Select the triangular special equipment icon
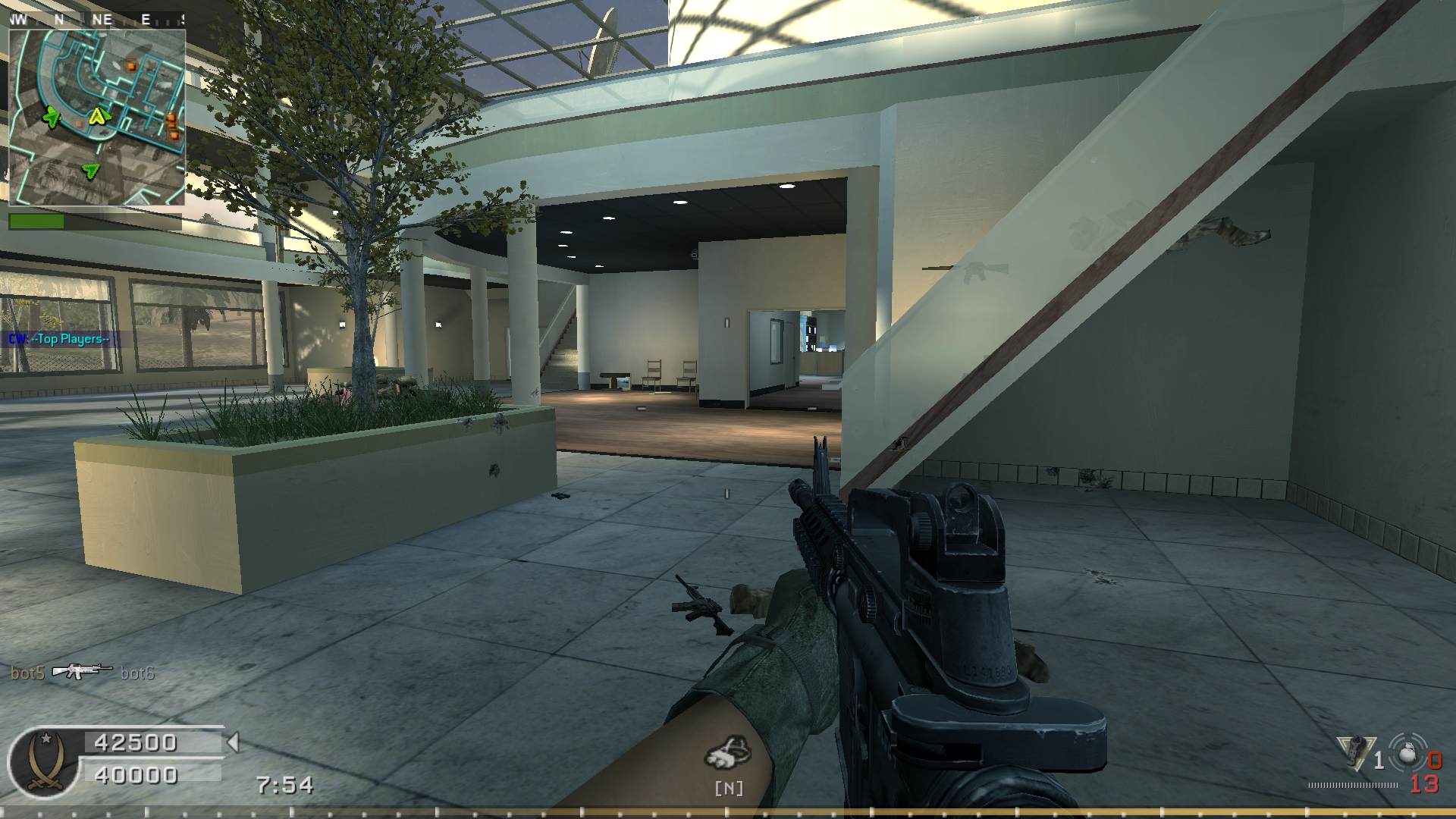 tap(1355, 753)
